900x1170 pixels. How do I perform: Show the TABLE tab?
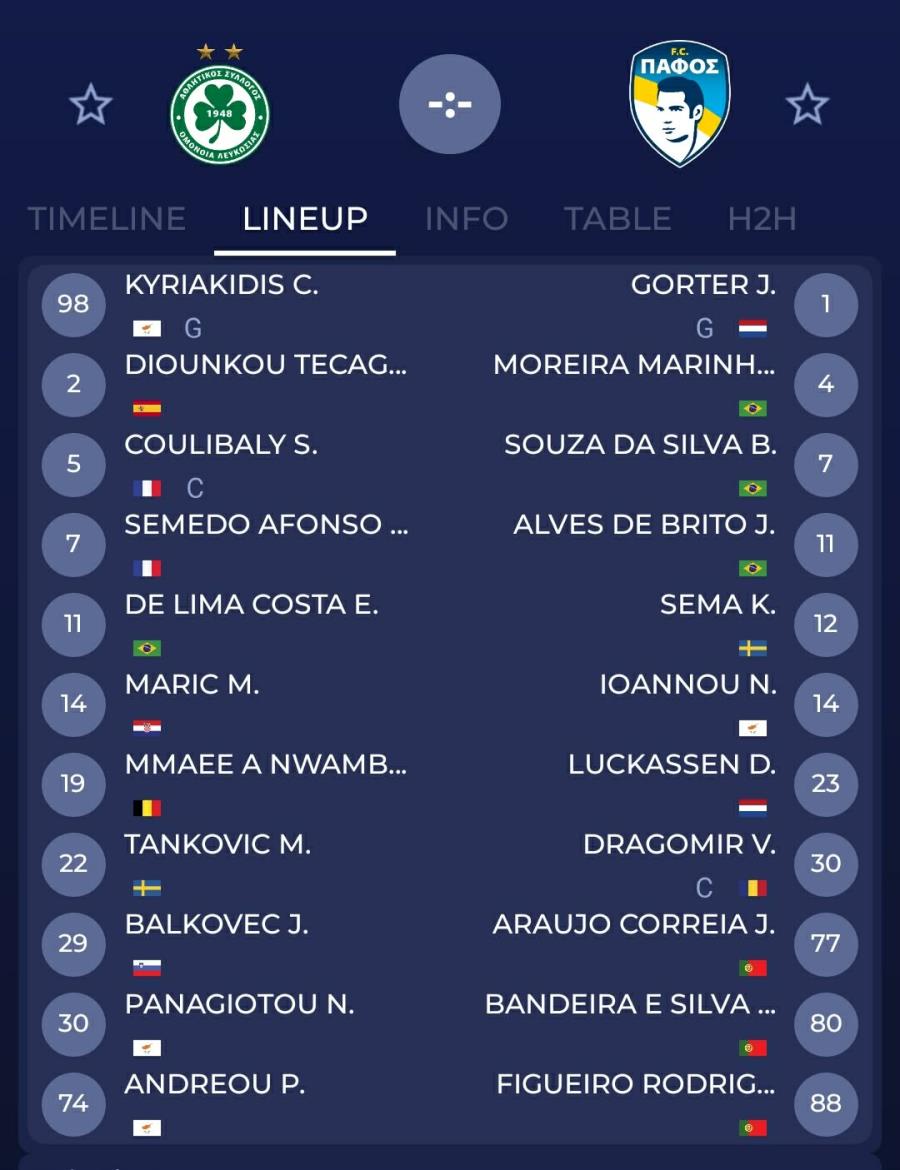click(617, 218)
